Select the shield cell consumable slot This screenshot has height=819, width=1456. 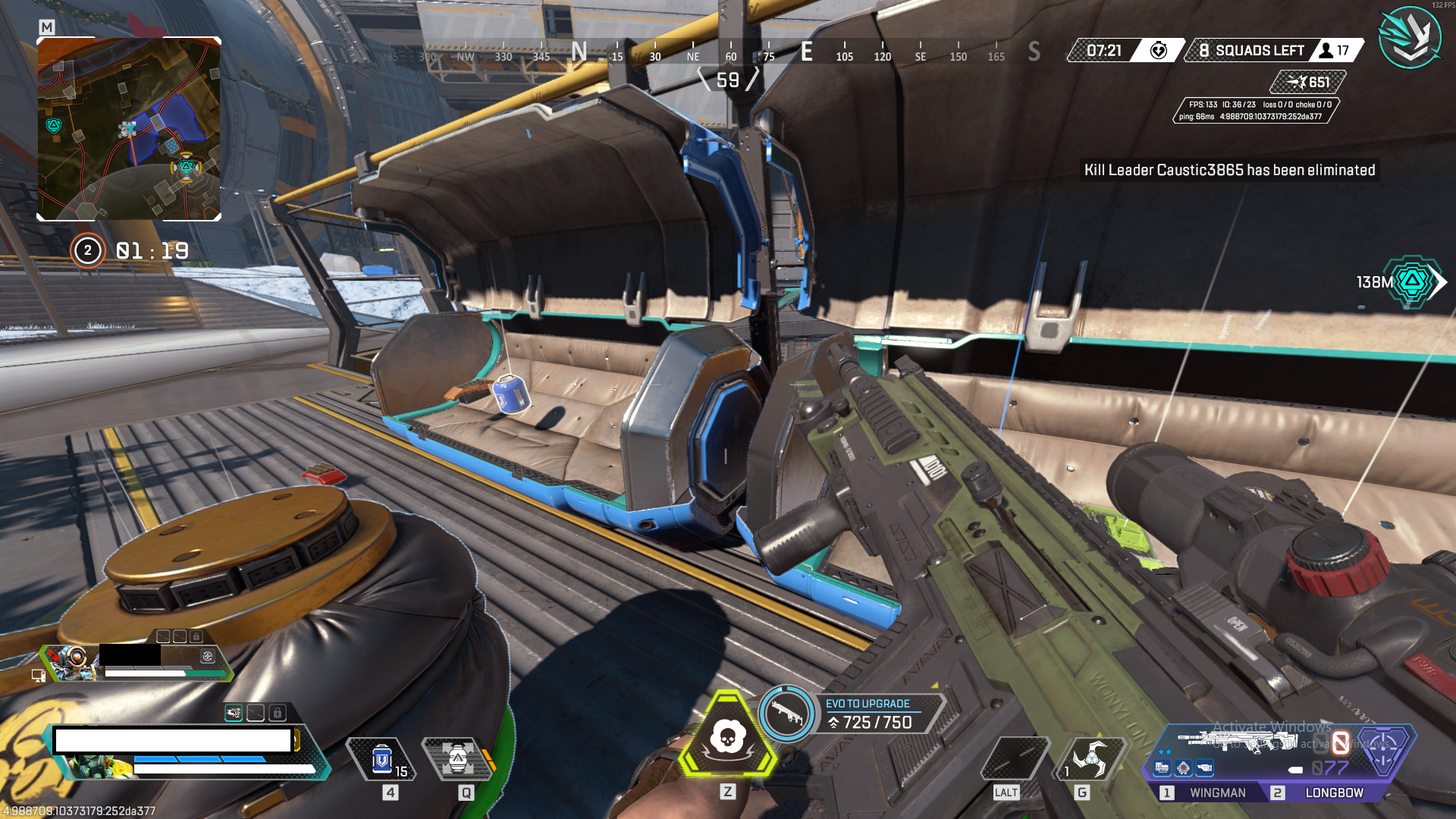coord(382,759)
